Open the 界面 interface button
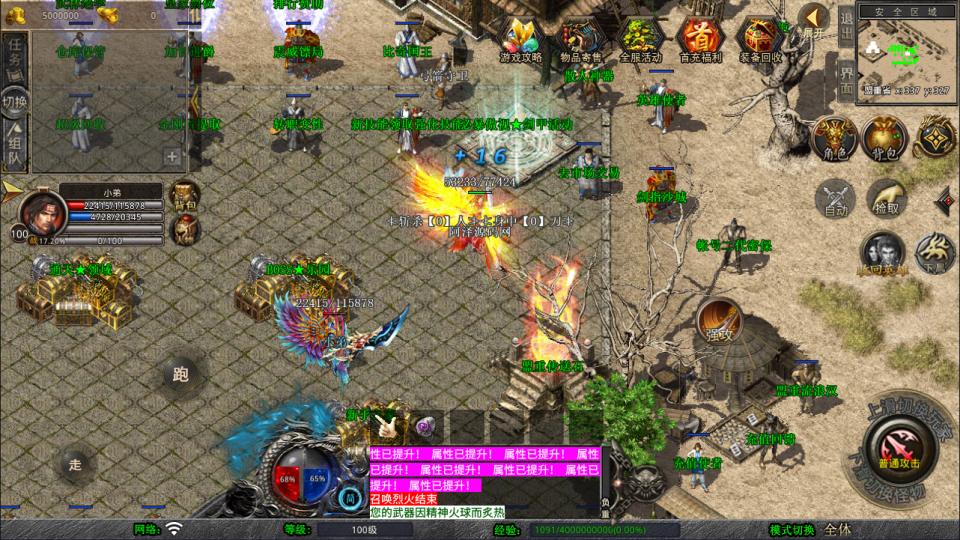 point(845,76)
